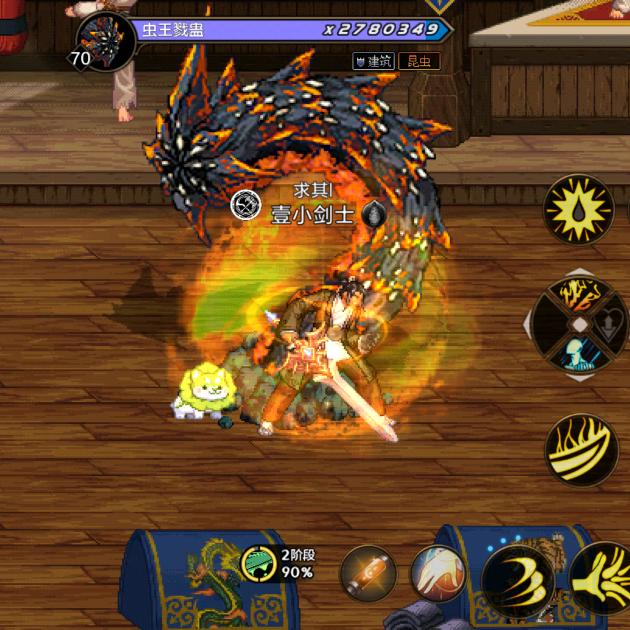This screenshot has height=630, width=630.
Task: Cast the yellow wave slash skill
Action: tap(581, 449)
